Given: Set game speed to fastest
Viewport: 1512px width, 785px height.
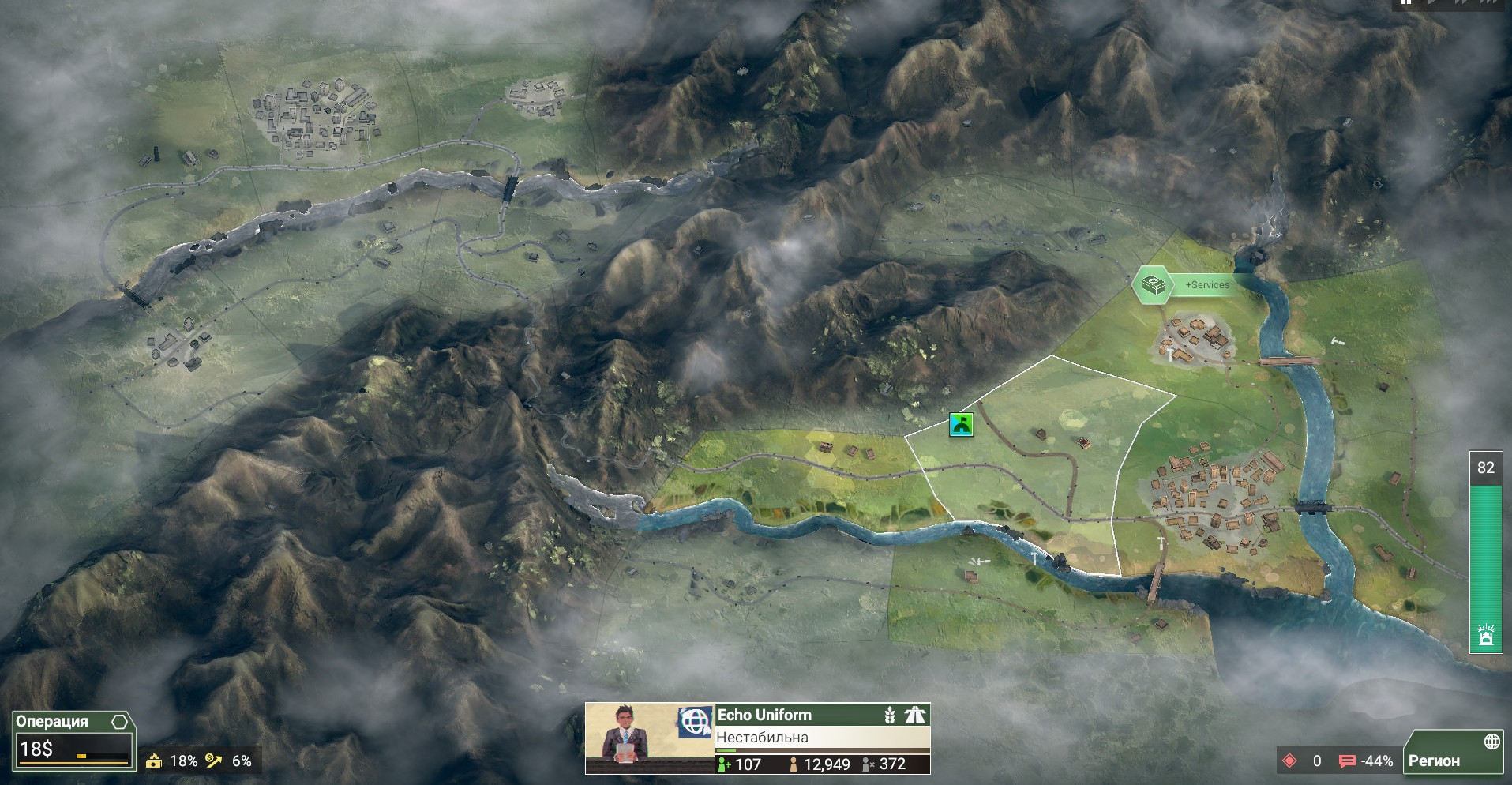Looking at the screenshot, I should 1490,3.
